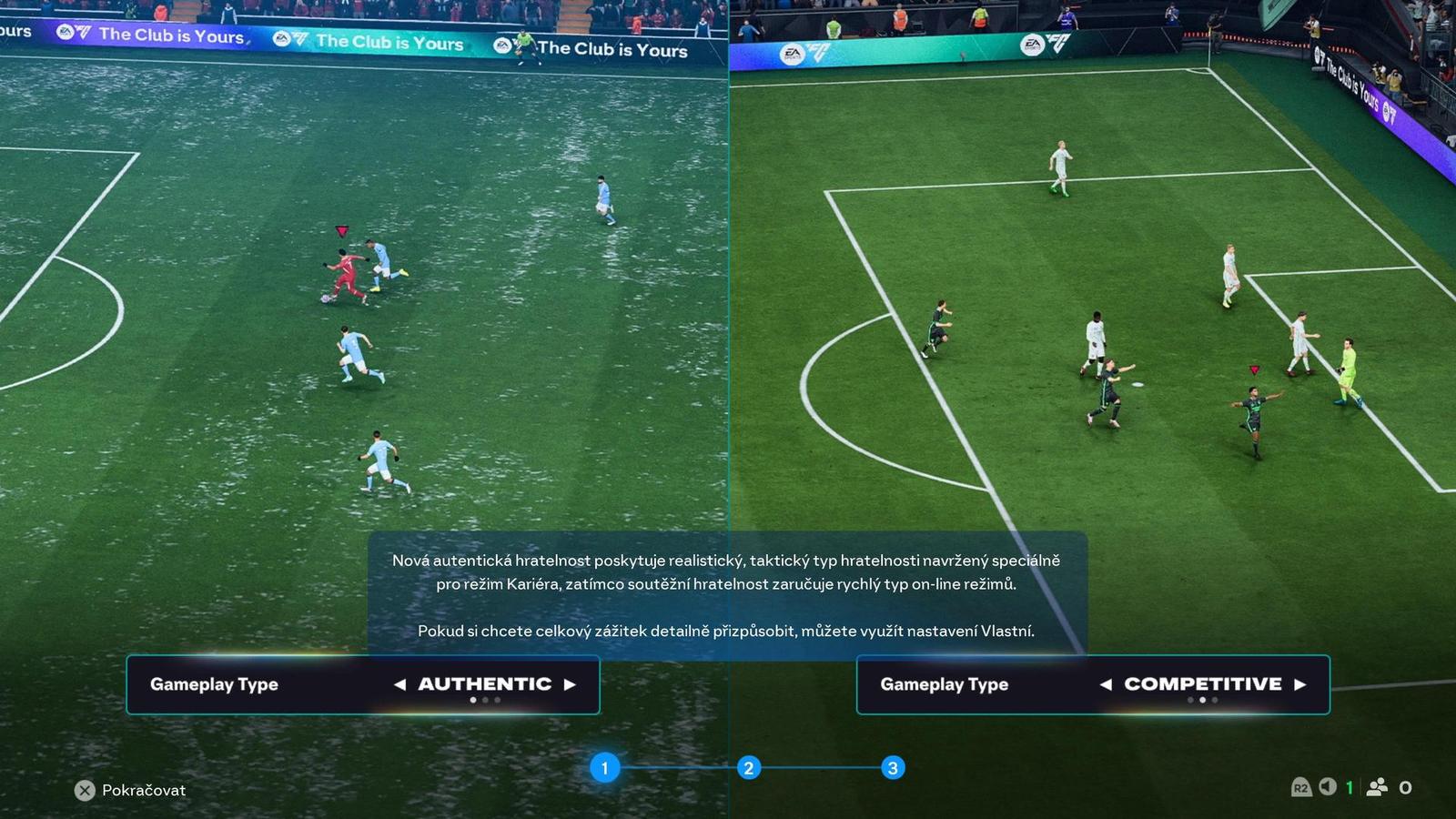Click the left arrow beside COMPETITIVE
This screenshot has height=819, width=1456.
[x=1107, y=684]
